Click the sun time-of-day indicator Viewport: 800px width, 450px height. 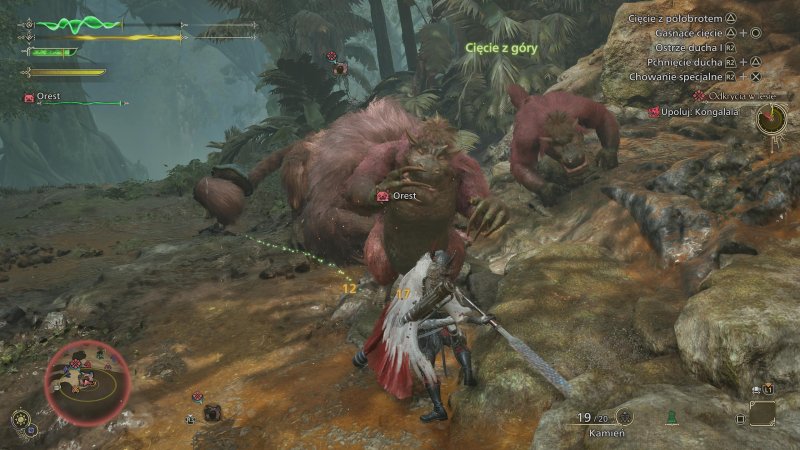point(19,419)
